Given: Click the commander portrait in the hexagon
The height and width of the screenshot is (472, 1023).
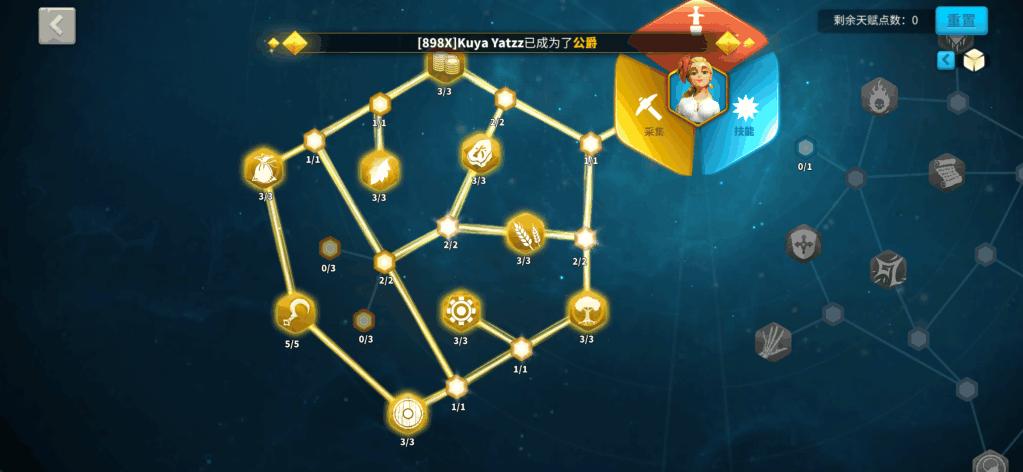Looking at the screenshot, I should pyautogui.click(x=697, y=88).
